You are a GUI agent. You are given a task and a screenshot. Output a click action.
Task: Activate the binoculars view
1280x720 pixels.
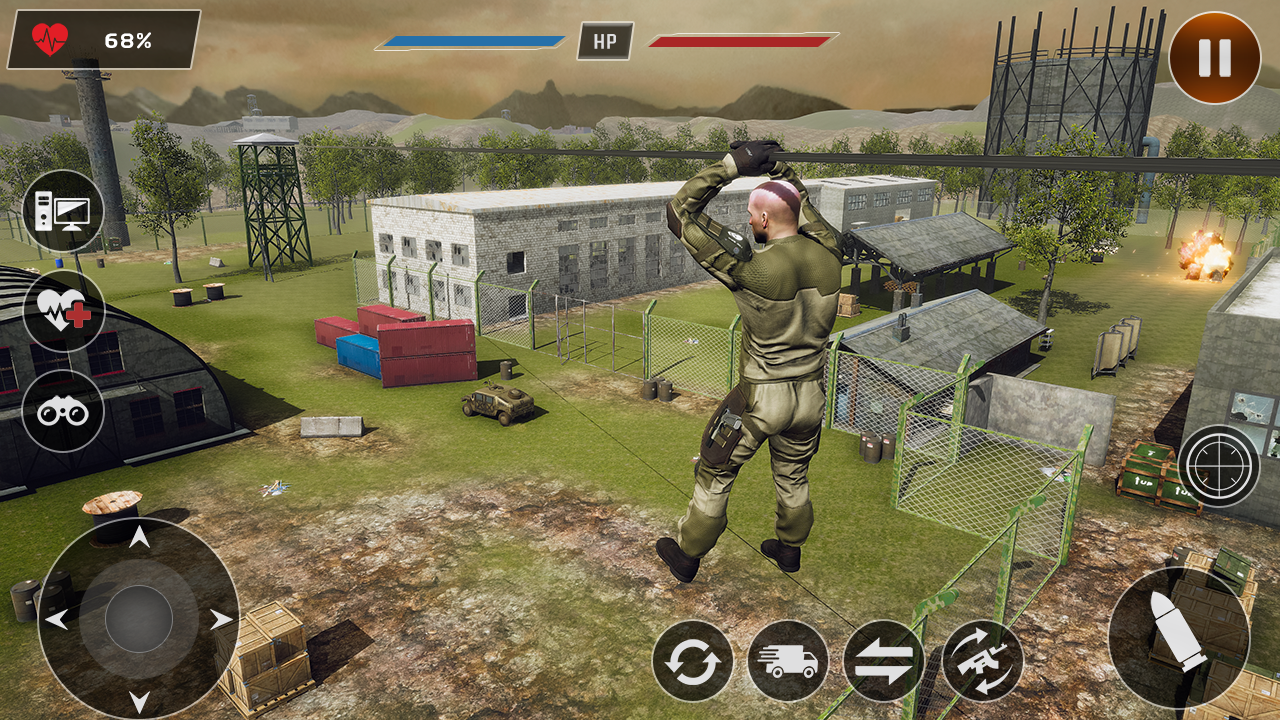pyautogui.click(x=63, y=411)
